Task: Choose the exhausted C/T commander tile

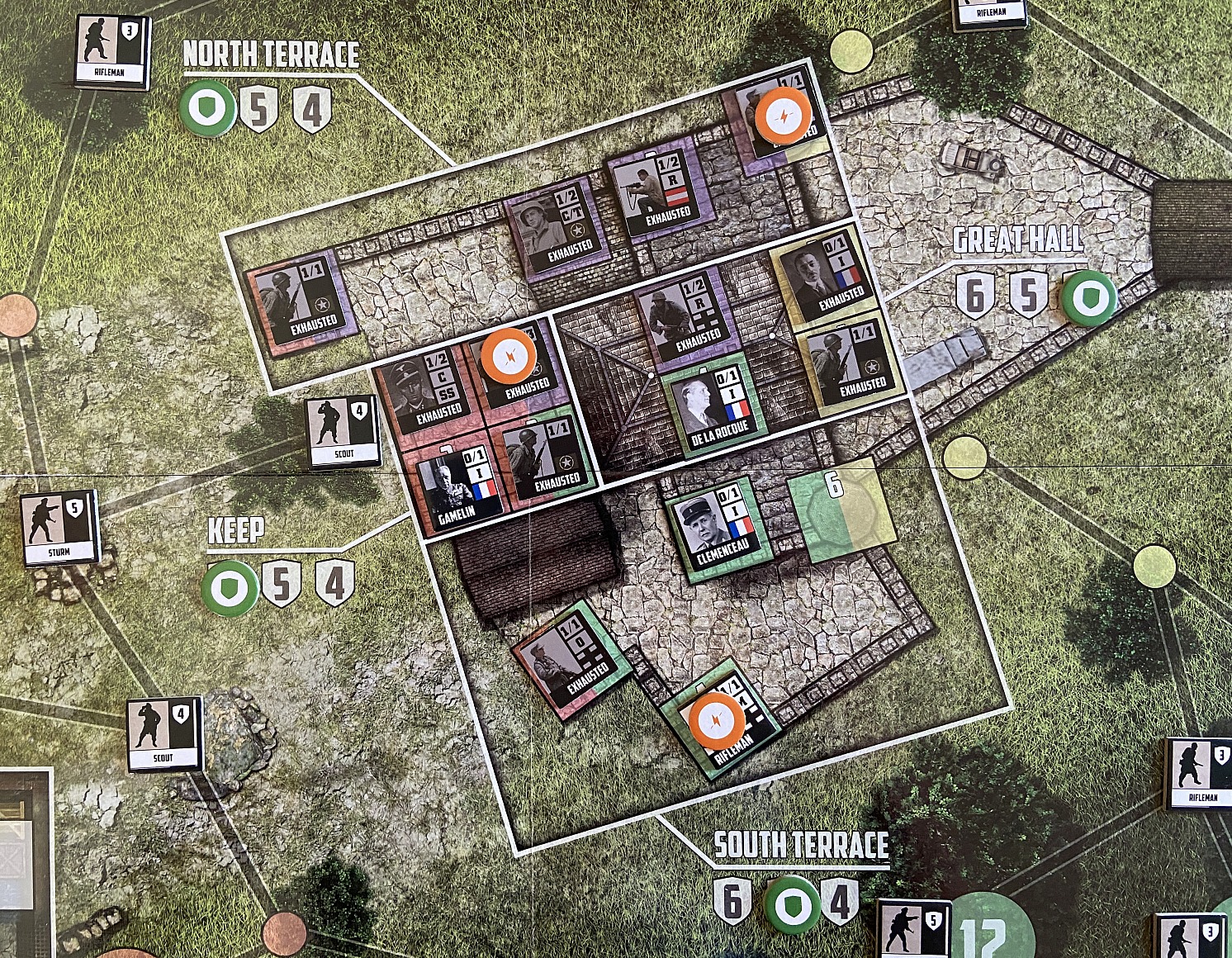Action: pos(561,227)
